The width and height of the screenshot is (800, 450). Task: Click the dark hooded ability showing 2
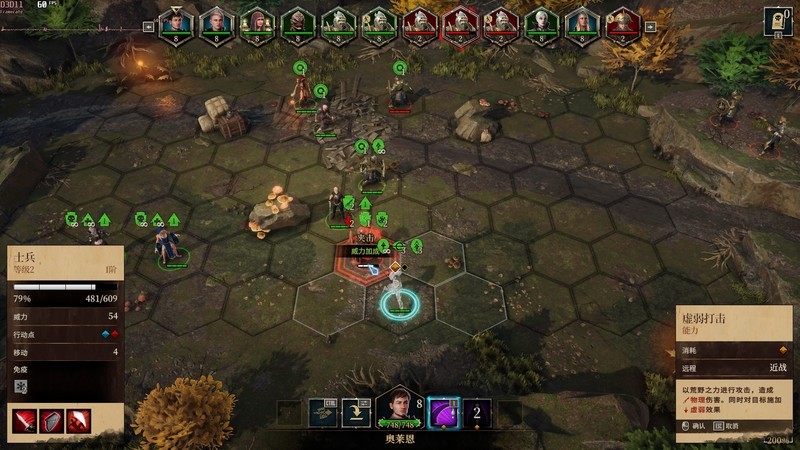coord(477,413)
